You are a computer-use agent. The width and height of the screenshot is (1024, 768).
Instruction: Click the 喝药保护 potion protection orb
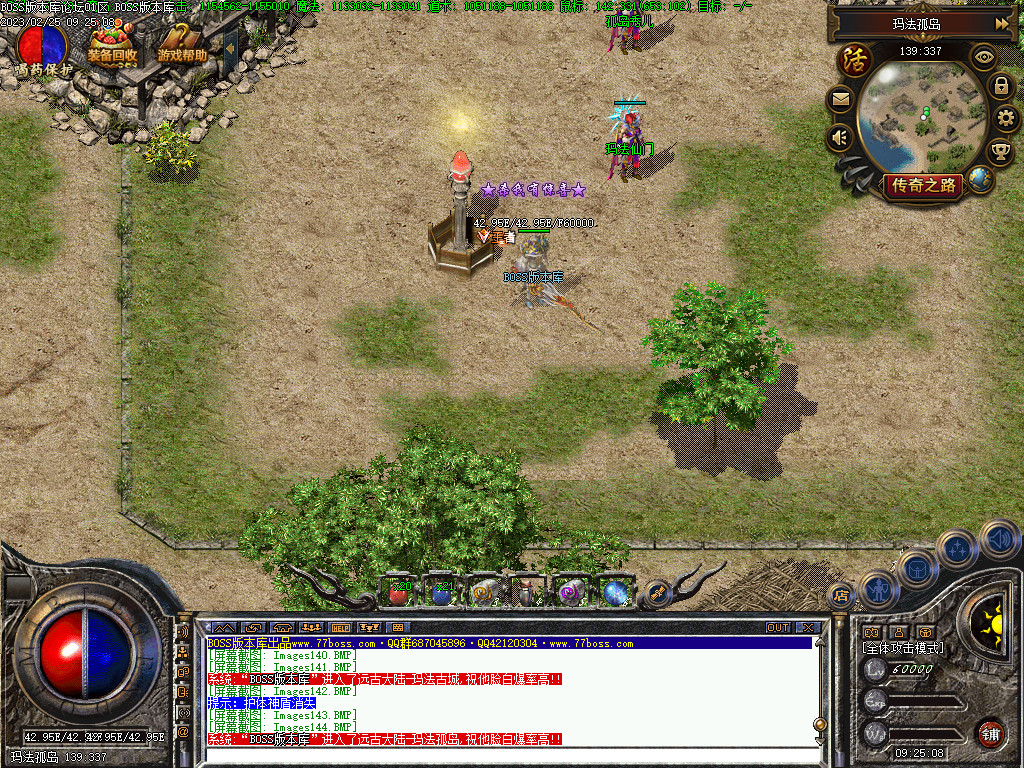coord(43,46)
